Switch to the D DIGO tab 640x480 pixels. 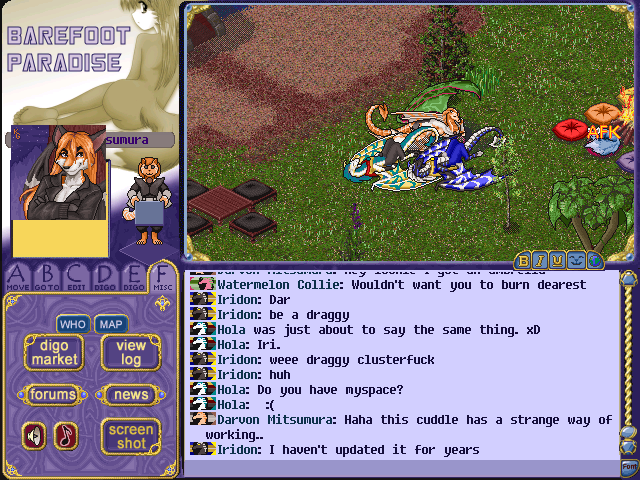click(105, 277)
